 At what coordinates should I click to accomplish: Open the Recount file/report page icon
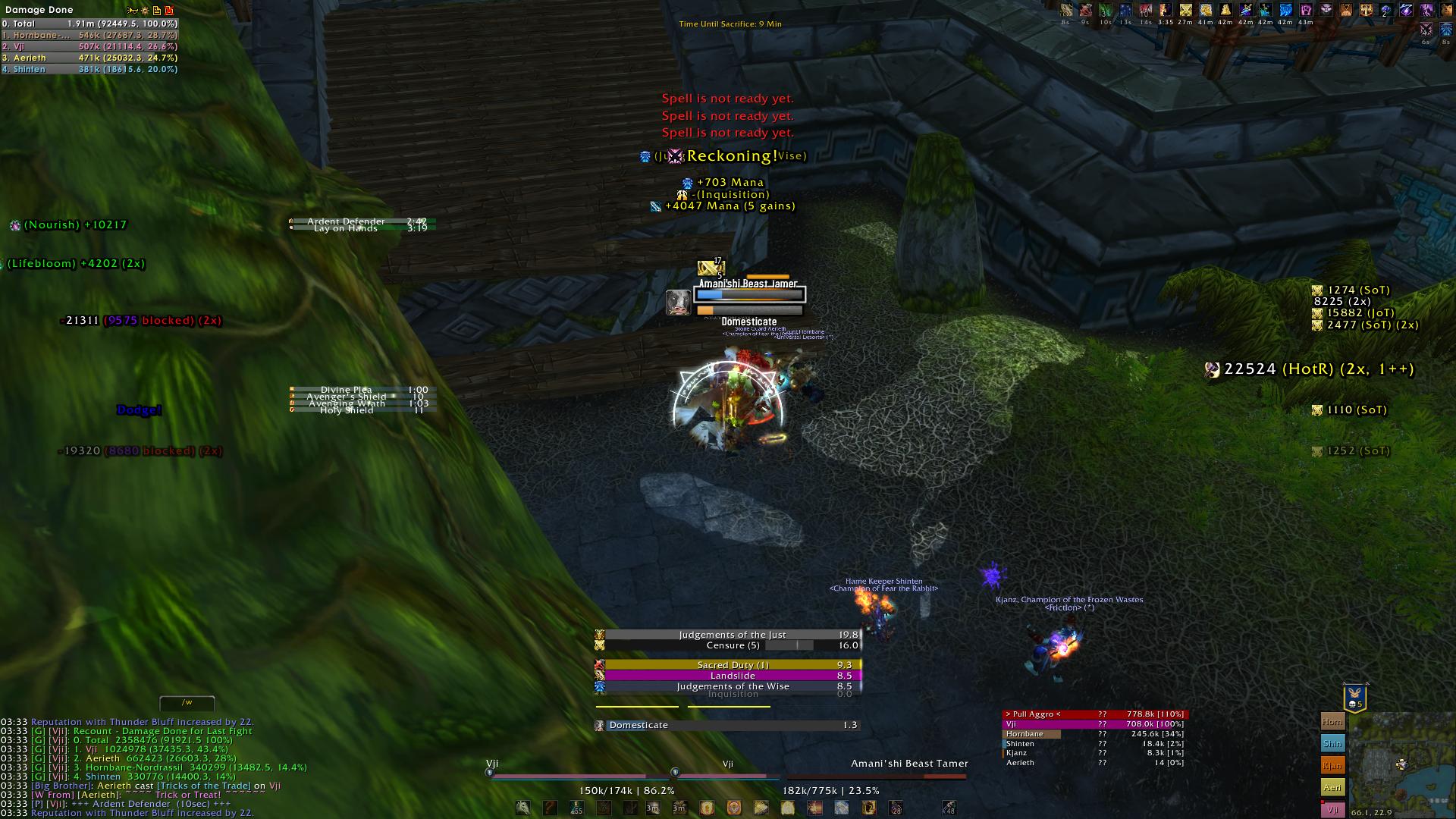coord(157,11)
